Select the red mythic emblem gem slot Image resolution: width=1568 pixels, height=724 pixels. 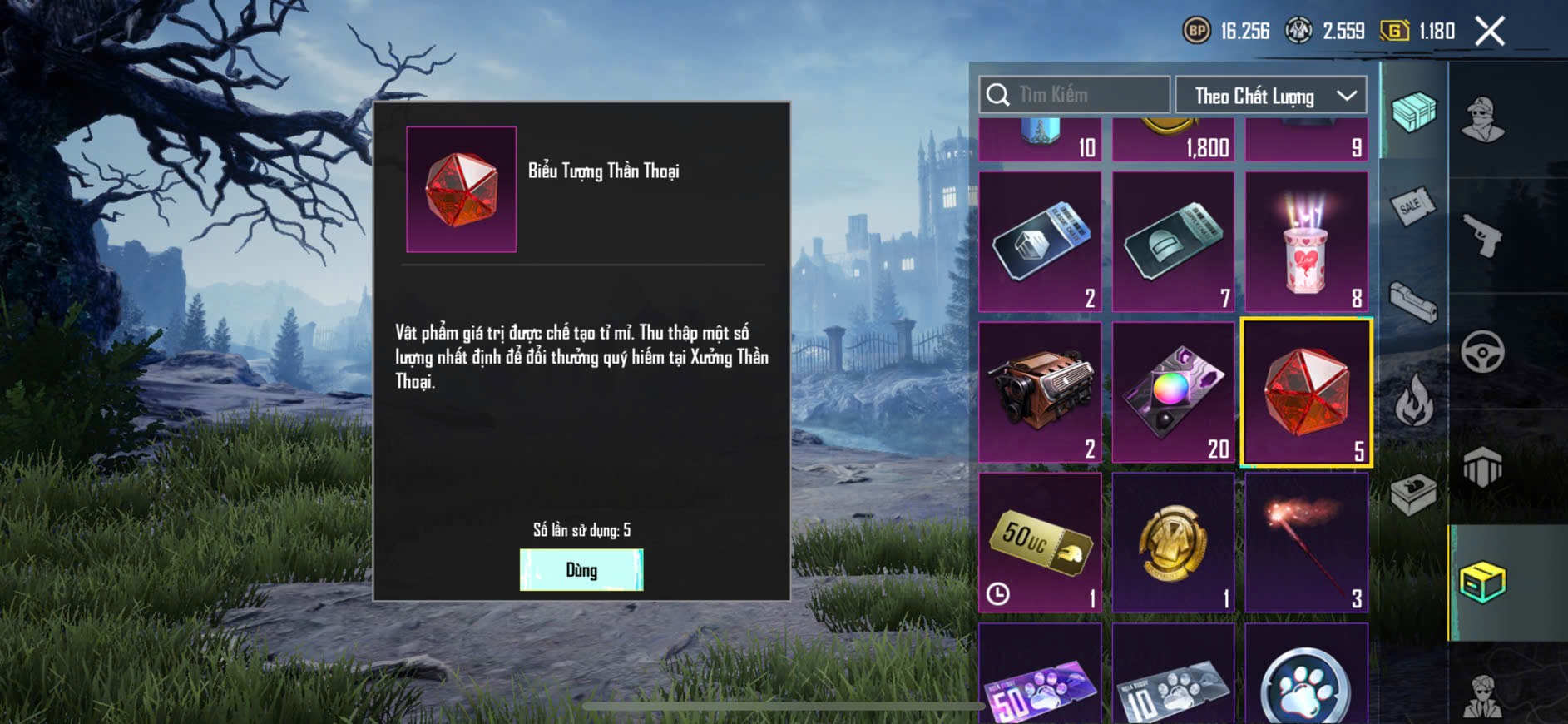[1306, 392]
